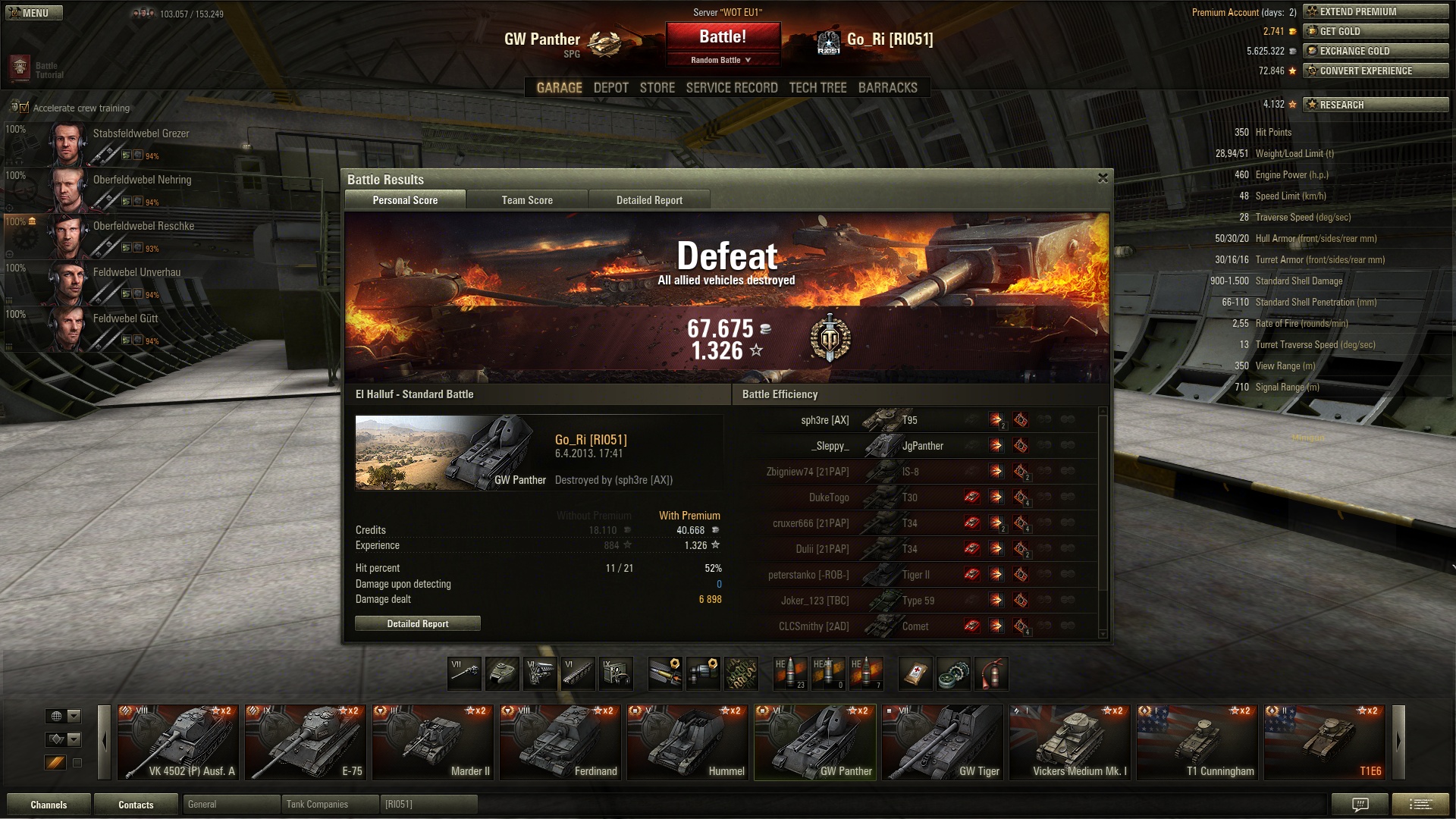Visit the Barracks
Image resolution: width=1456 pixels, height=819 pixels.
coord(887,88)
